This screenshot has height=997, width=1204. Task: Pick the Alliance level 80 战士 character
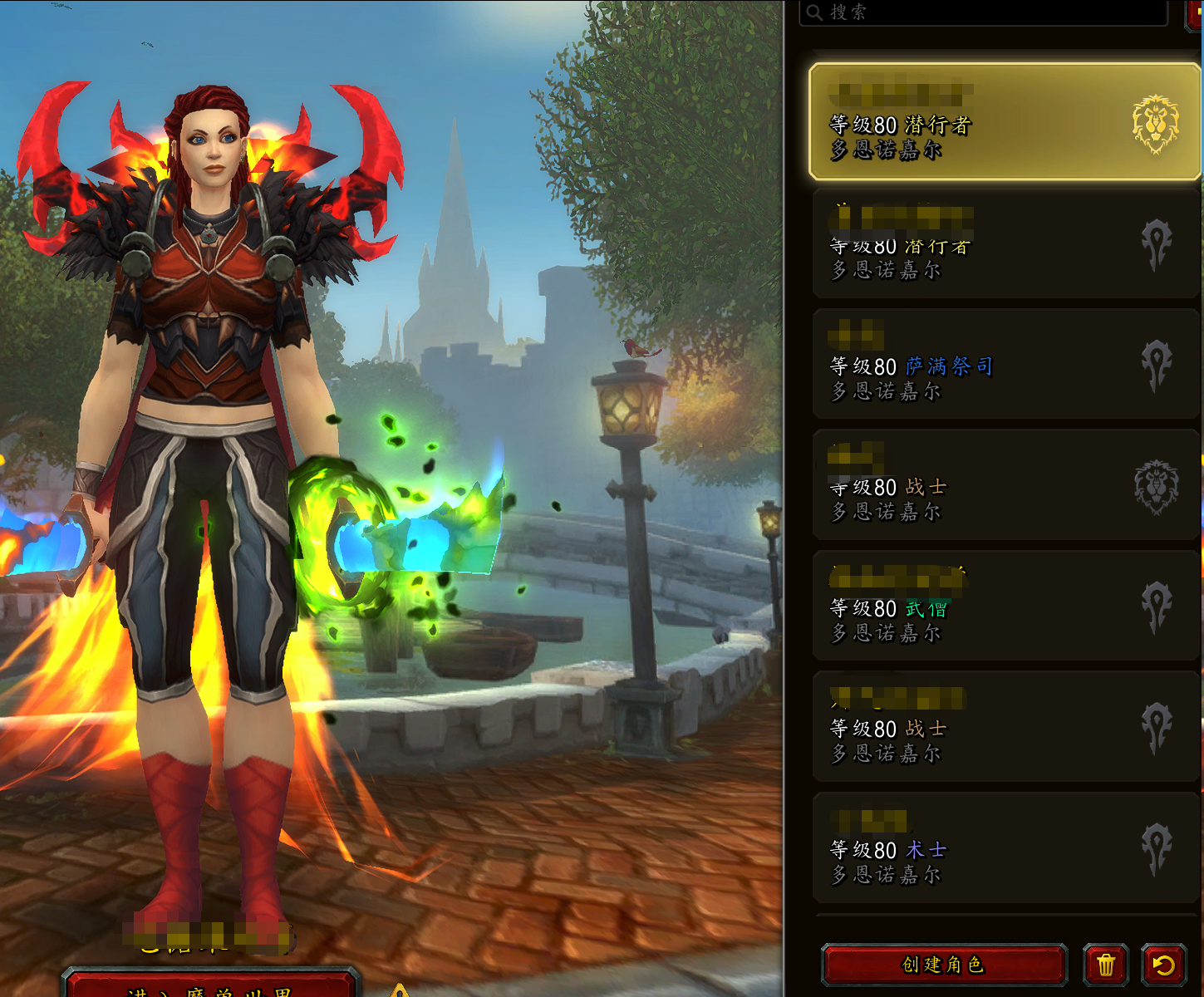click(x=1004, y=486)
